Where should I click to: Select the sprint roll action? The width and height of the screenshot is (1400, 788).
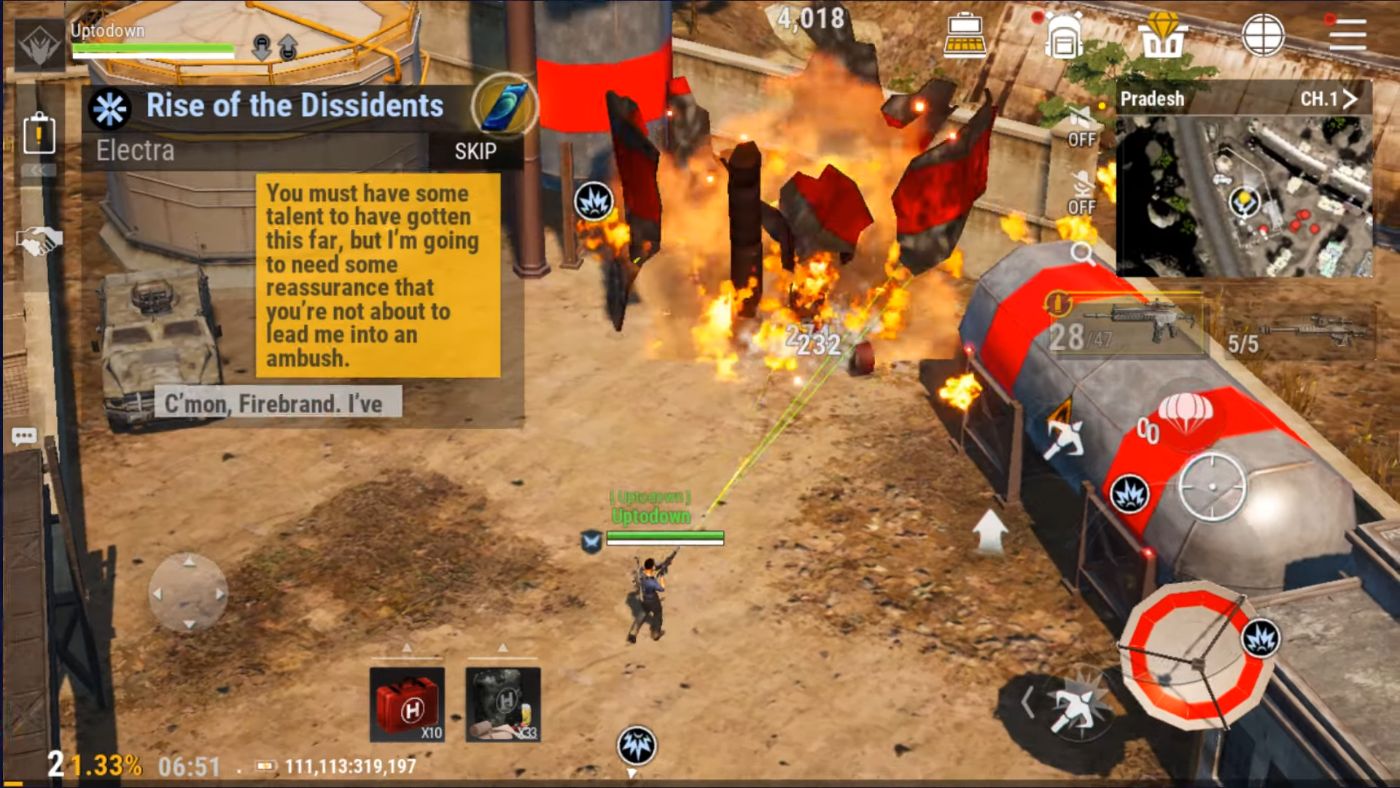coord(1072,706)
